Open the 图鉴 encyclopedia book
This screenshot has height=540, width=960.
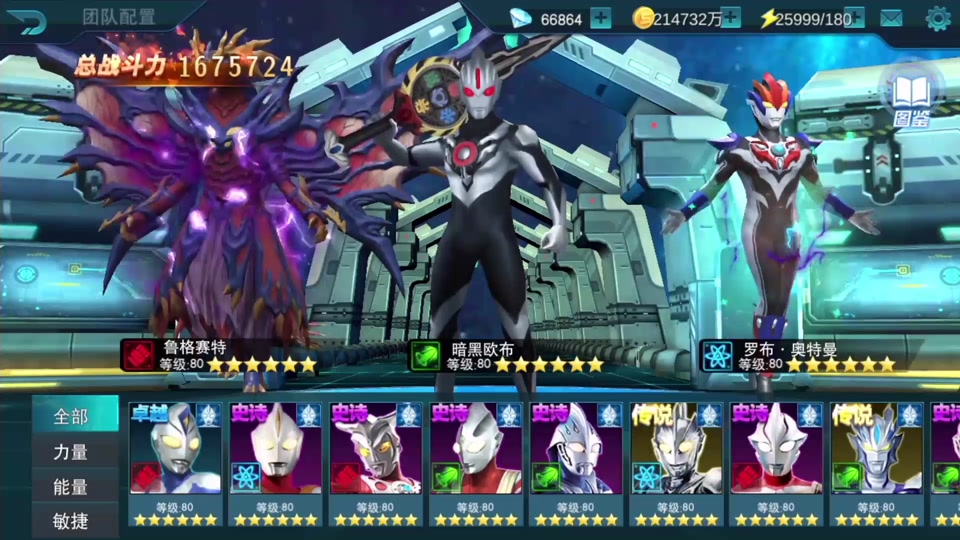tap(910, 97)
